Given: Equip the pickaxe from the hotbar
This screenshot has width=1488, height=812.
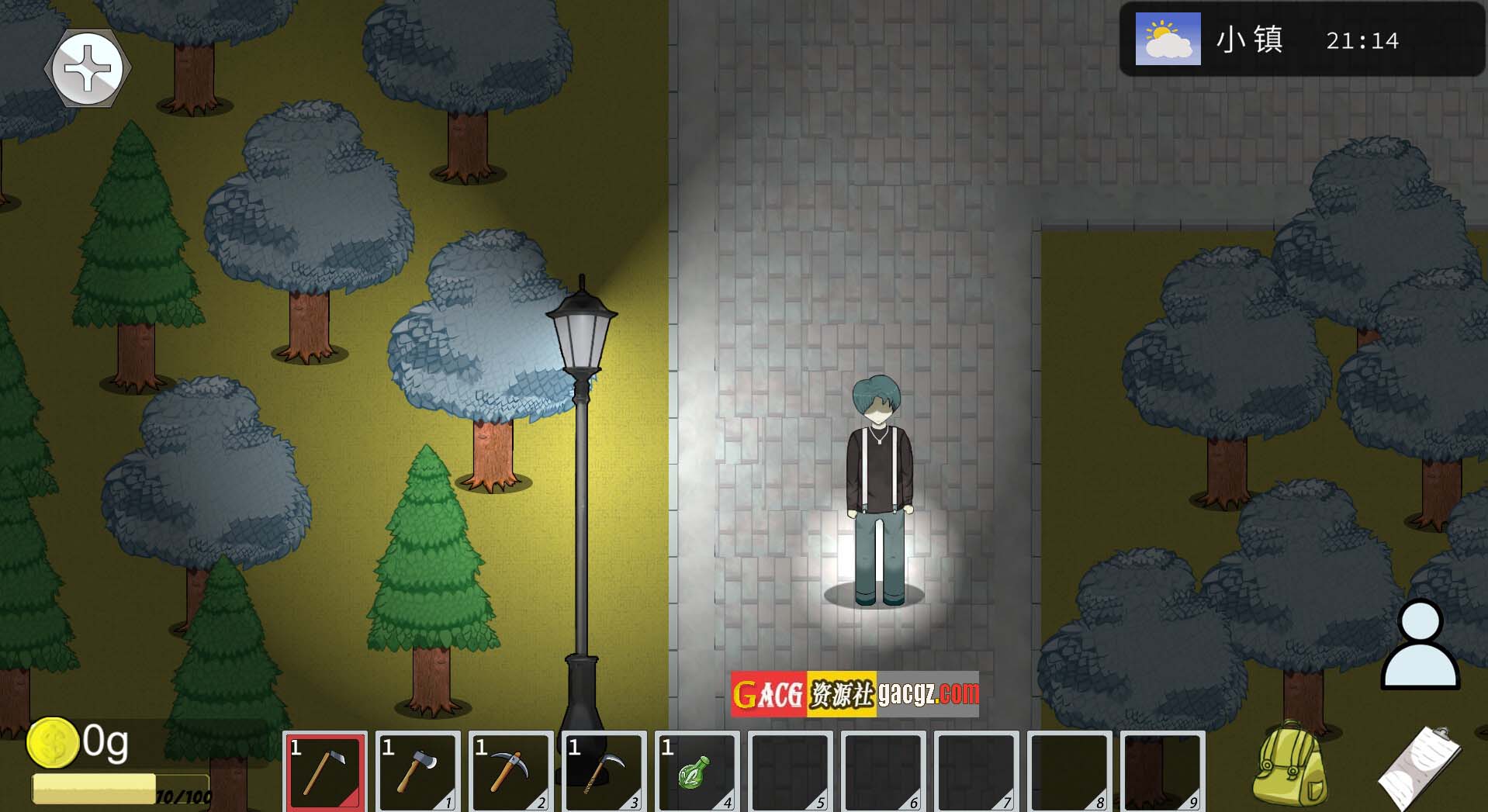Looking at the screenshot, I should pos(511,772).
